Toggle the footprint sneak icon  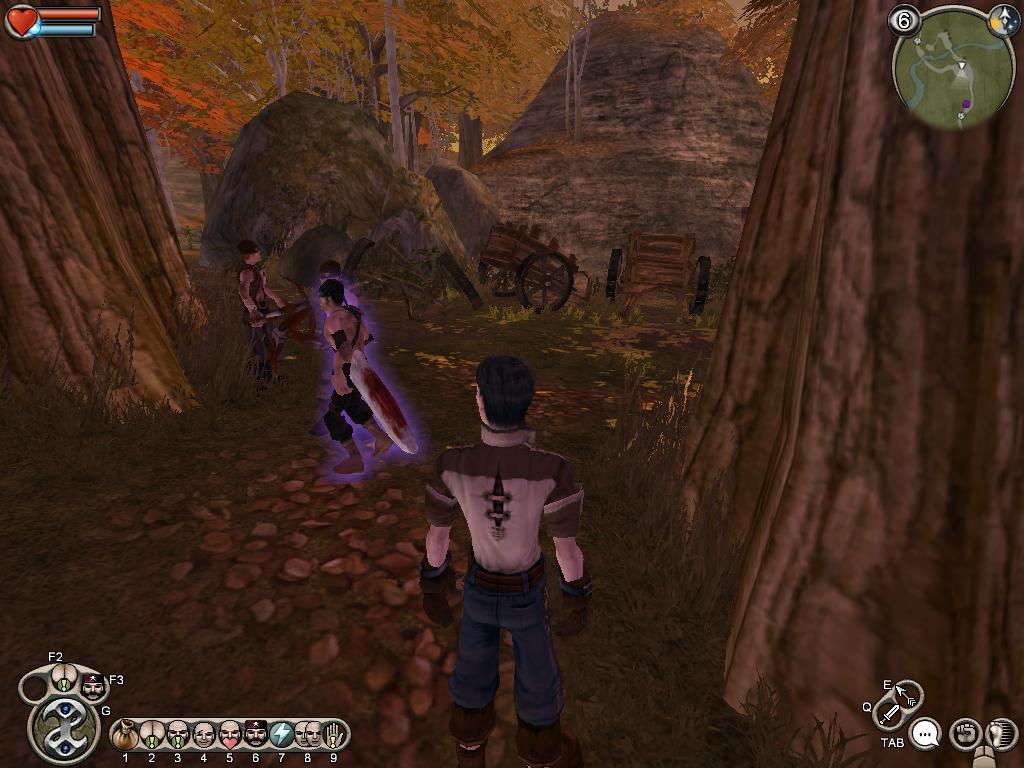point(999,735)
